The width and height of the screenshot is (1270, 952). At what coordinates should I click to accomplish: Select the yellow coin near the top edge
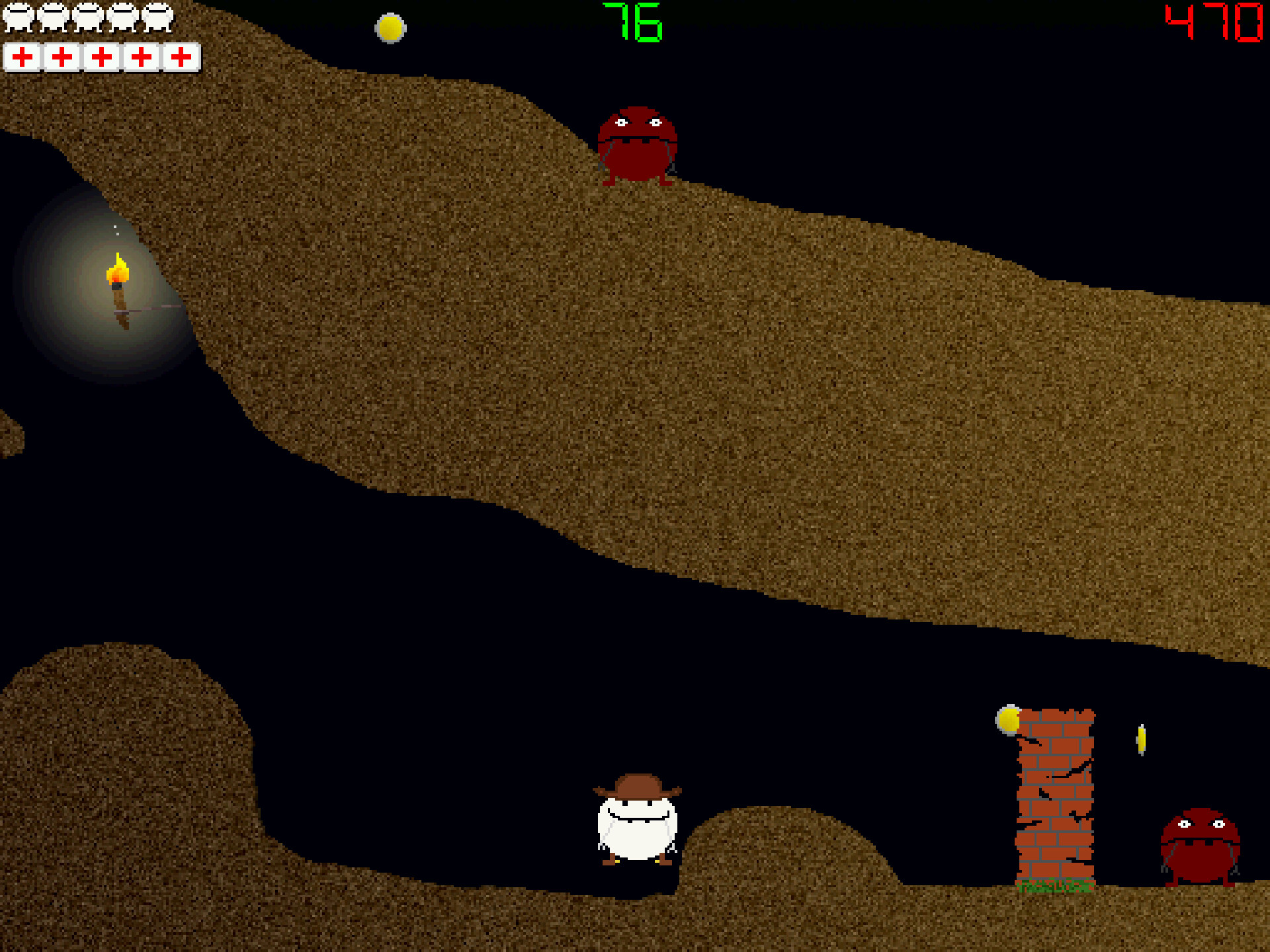[x=390, y=28]
